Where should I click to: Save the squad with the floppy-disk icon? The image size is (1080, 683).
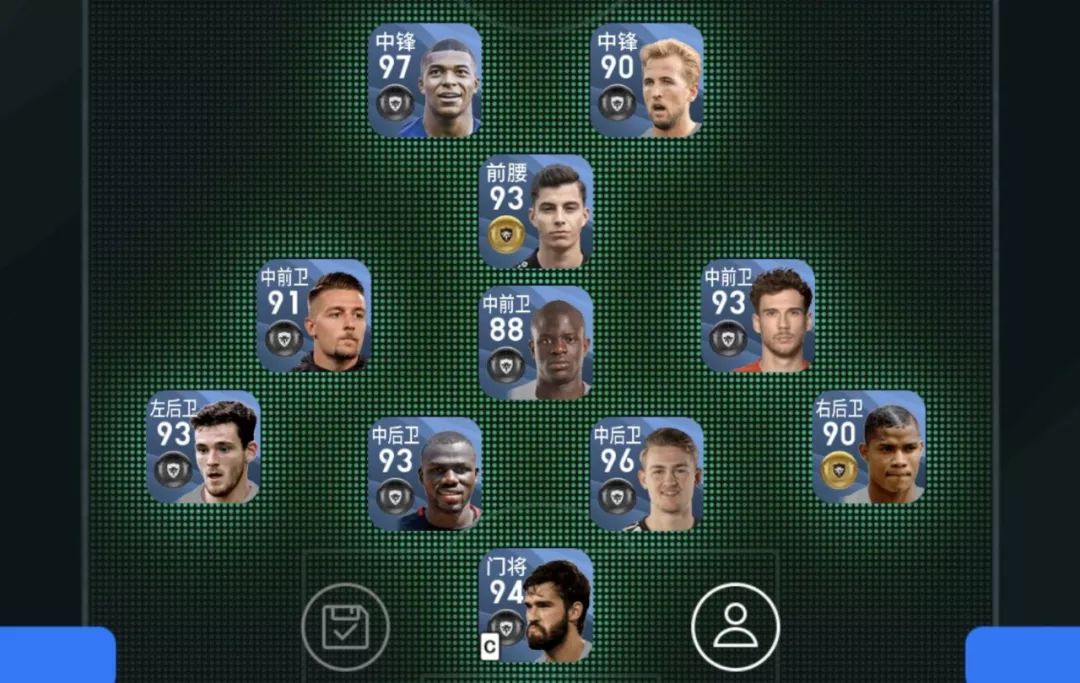pos(345,627)
